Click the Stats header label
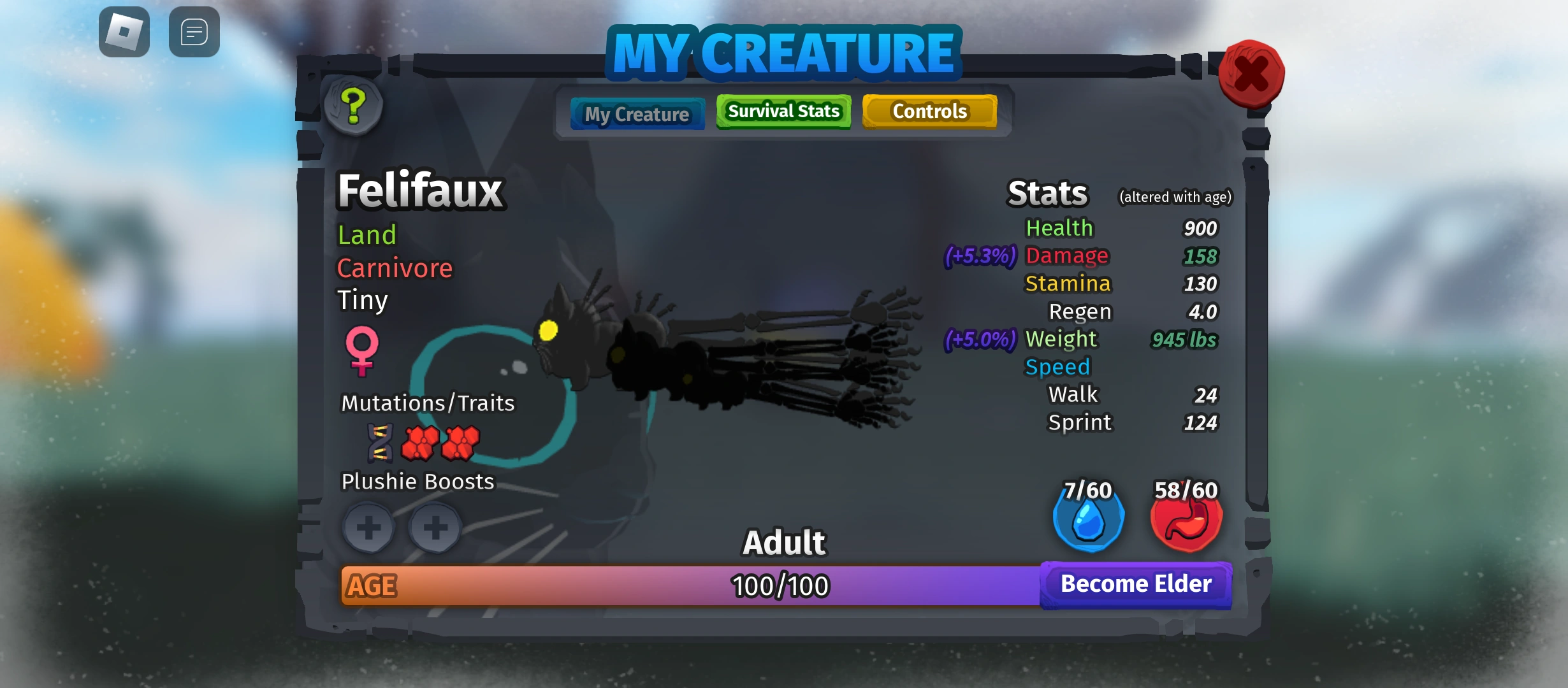 tap(1047, 192)
